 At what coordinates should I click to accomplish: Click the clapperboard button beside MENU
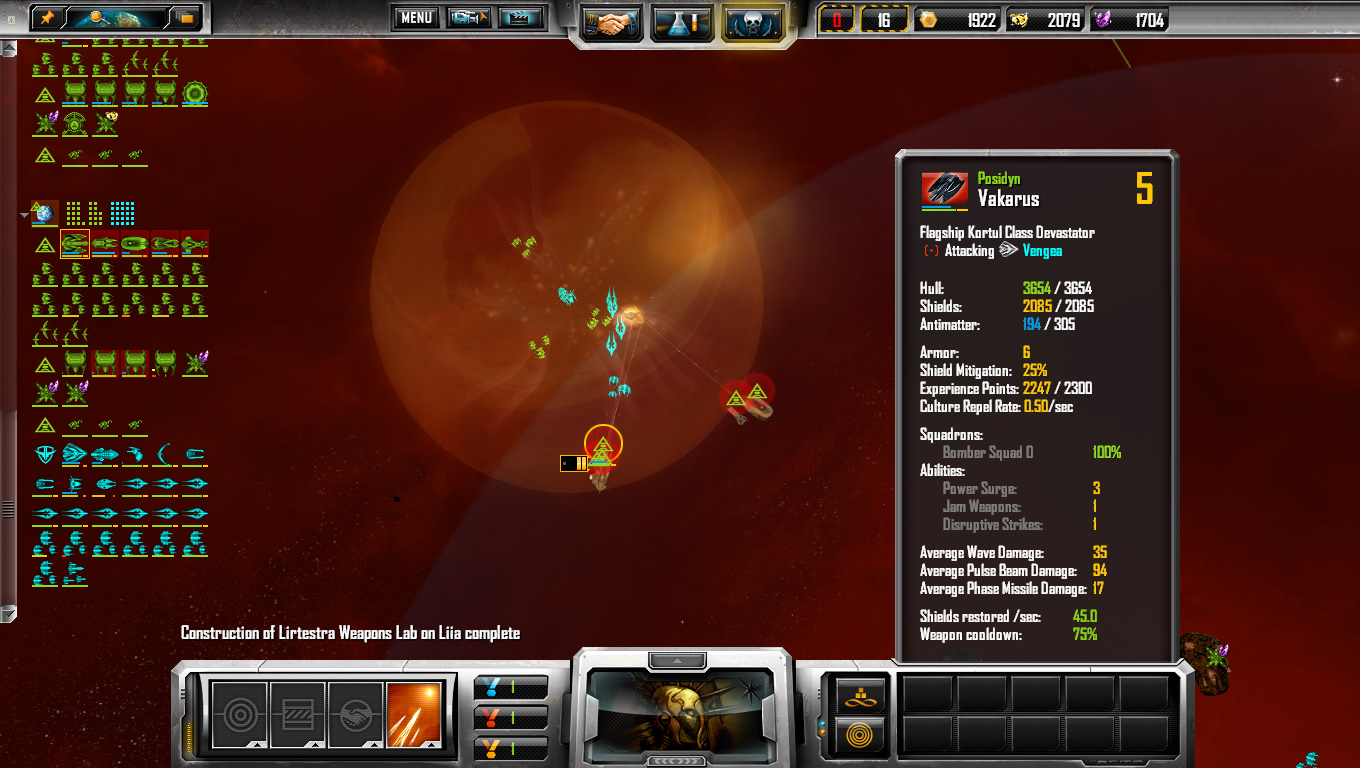[520, 17]
